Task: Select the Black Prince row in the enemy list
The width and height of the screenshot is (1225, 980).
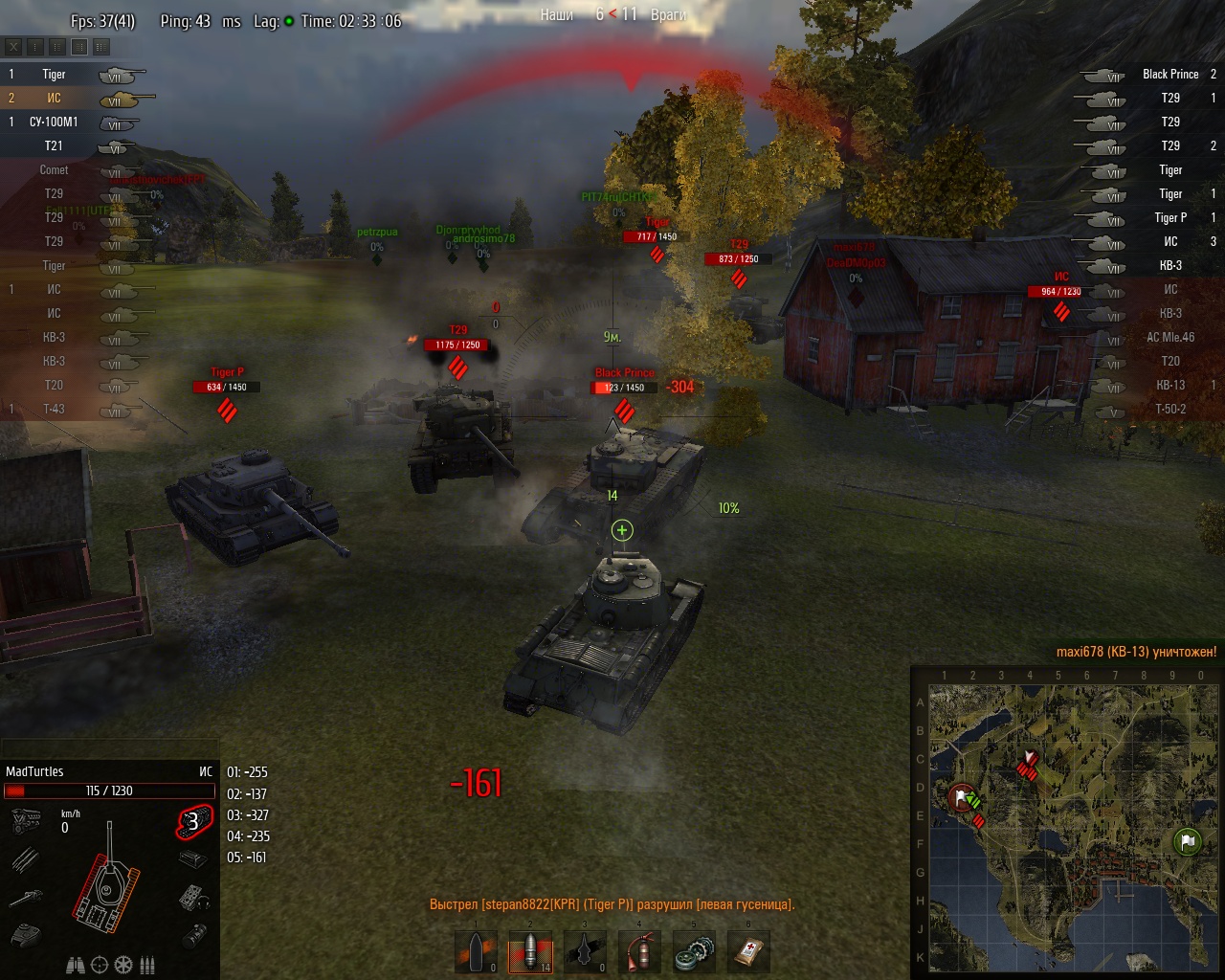Action: [x=1169, y=74]
